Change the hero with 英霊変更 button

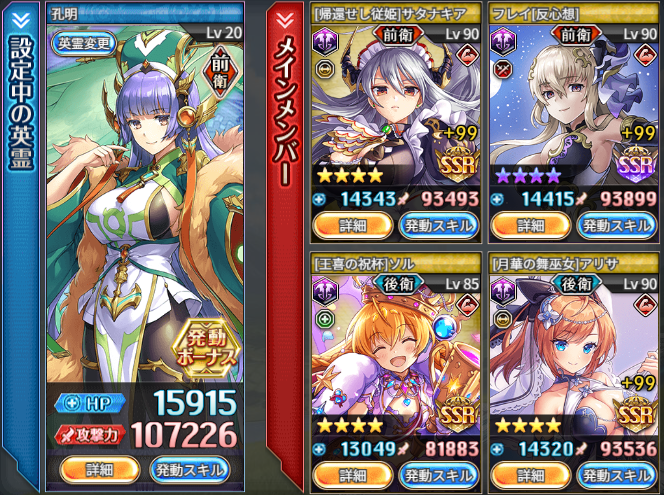(x=86, y=46)
